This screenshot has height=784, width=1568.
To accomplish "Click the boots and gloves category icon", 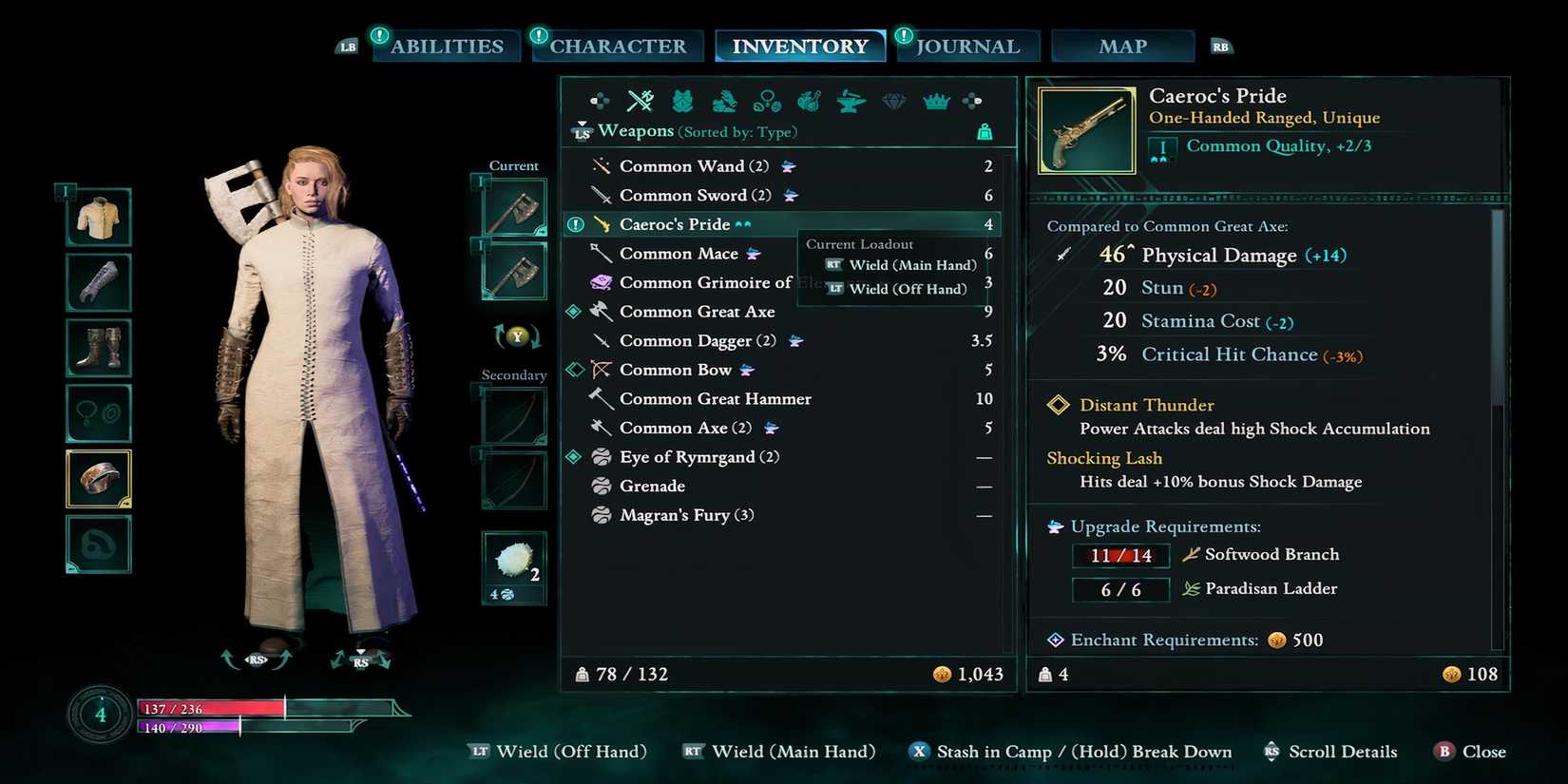I will [x=724, y=100].
